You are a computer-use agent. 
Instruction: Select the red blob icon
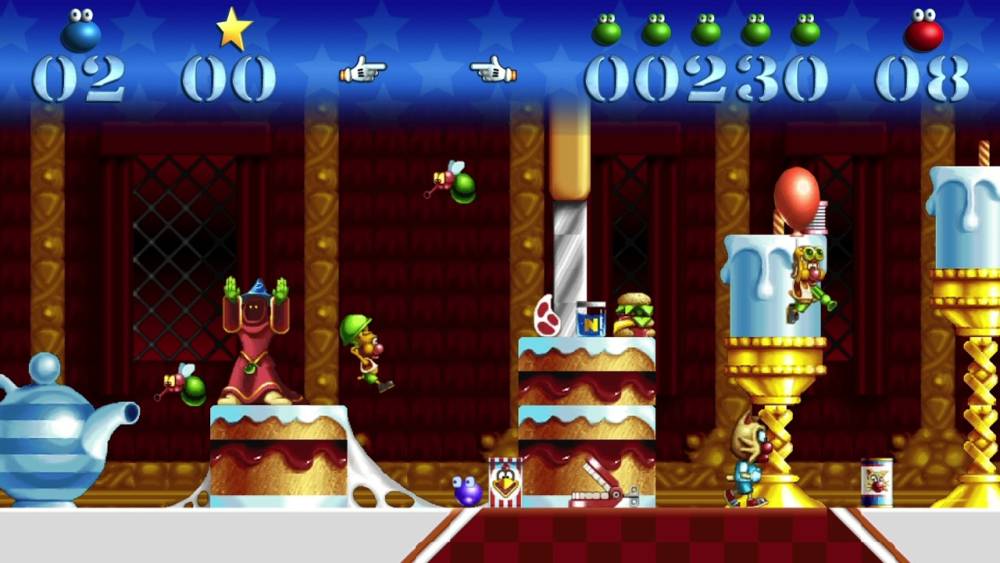[923, 31]
